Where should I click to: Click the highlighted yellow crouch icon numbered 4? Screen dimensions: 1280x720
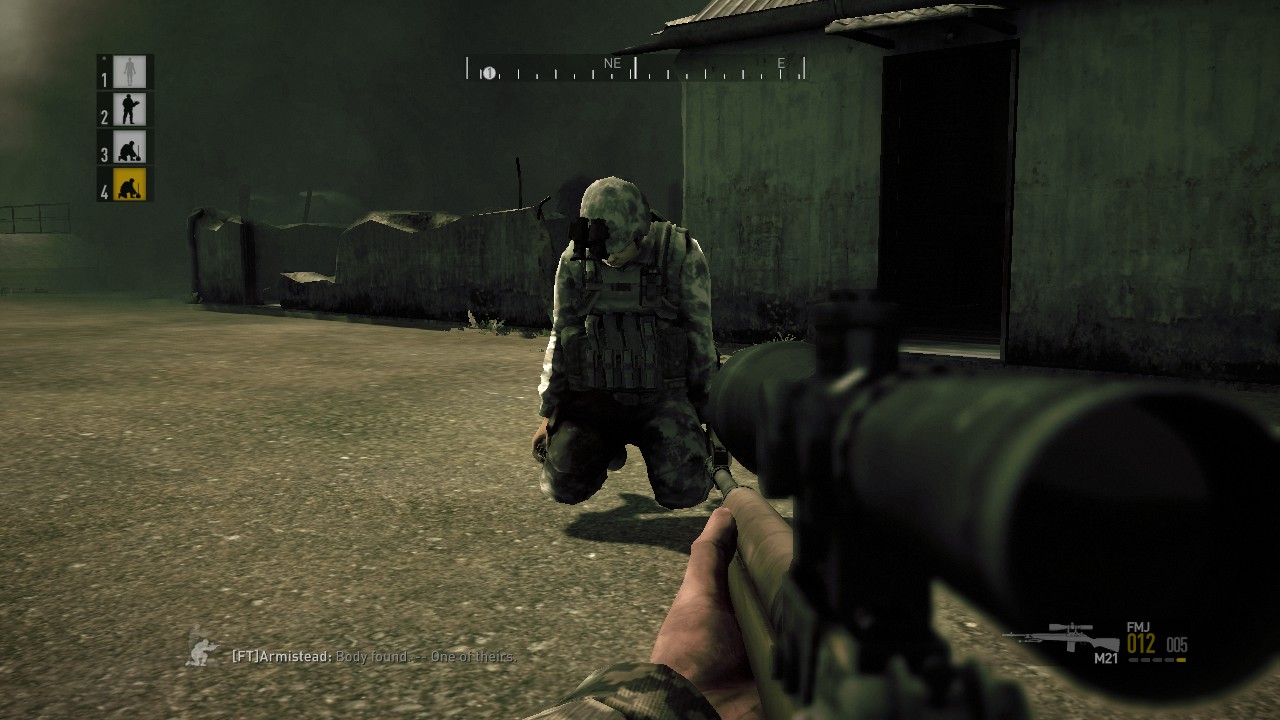tap(129, 185)
